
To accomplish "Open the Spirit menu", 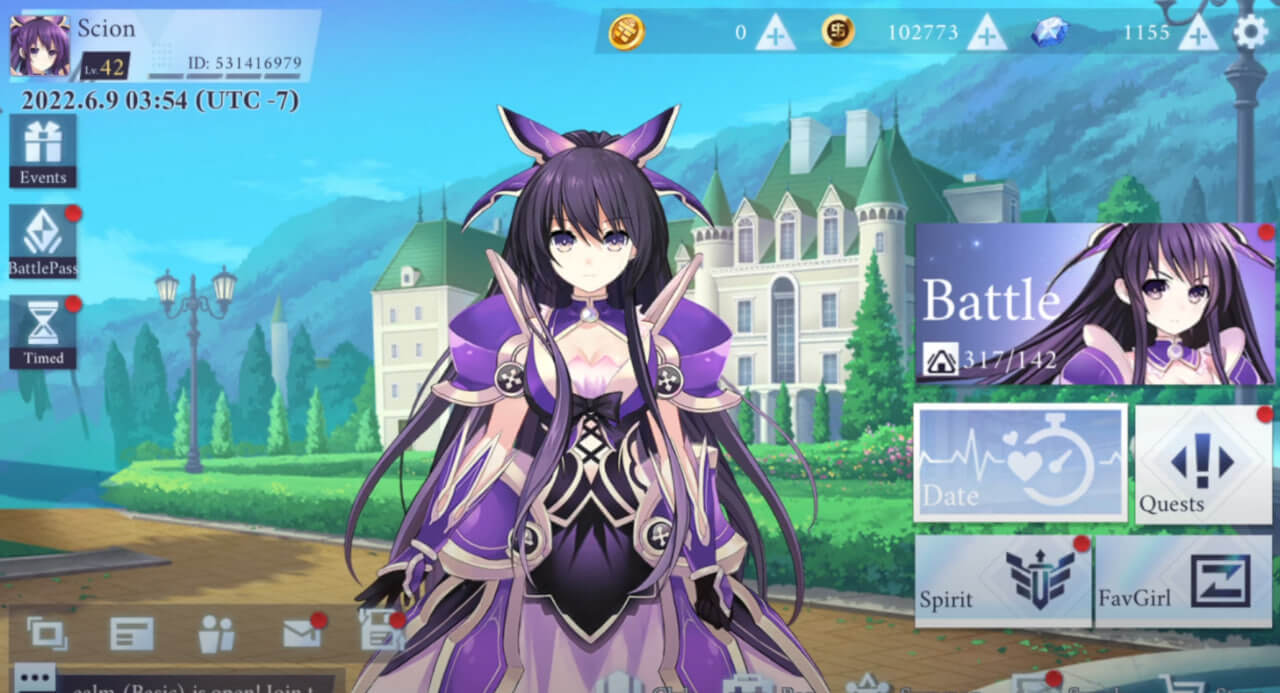I will point(1003,581).
